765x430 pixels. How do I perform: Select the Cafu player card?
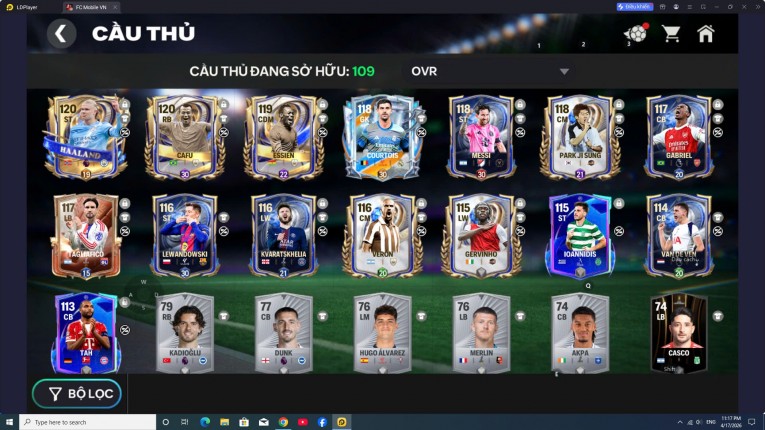tap(181, 137)
